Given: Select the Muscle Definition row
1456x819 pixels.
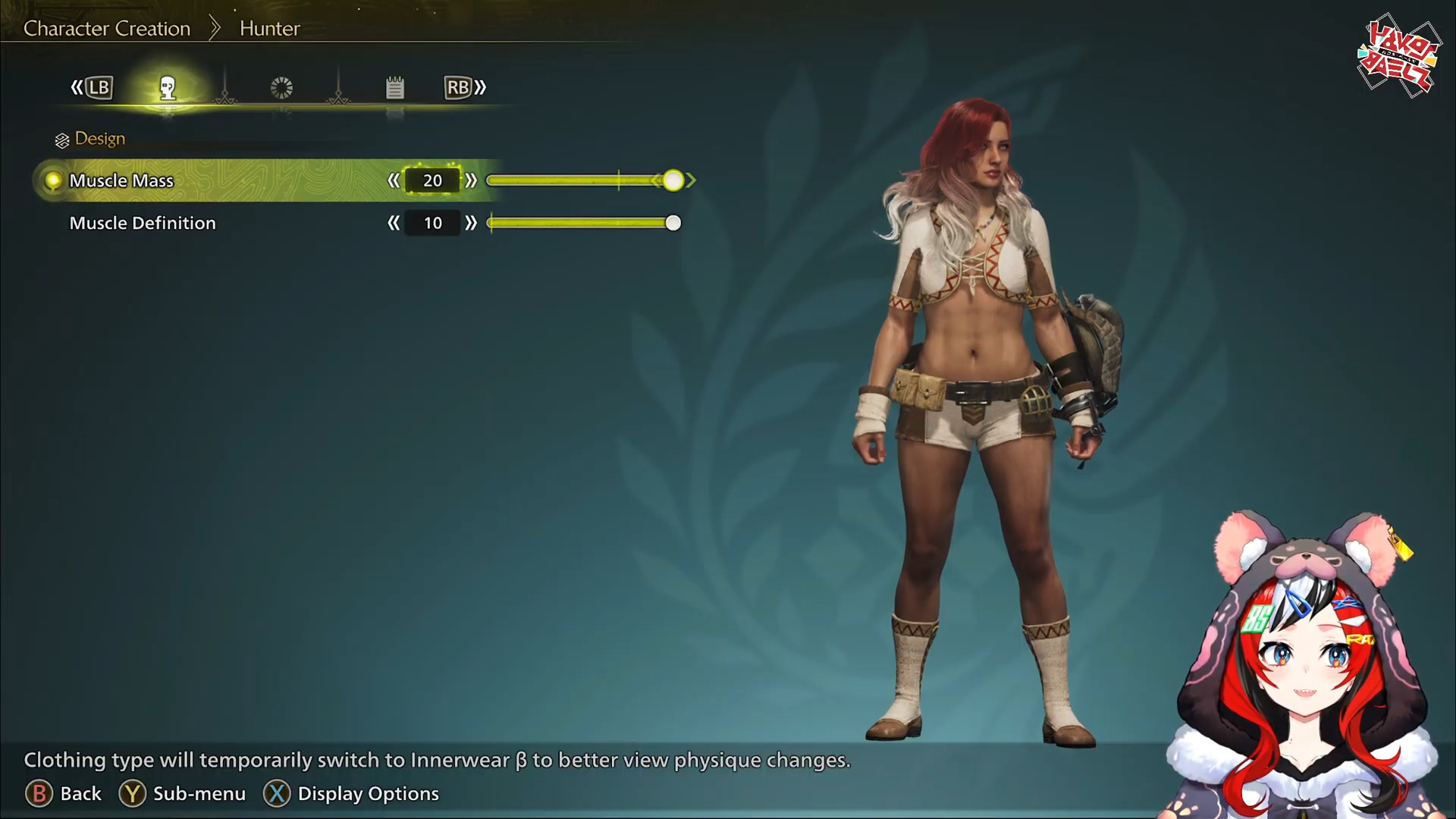Looking at the screenshot, I should point(143,223).
